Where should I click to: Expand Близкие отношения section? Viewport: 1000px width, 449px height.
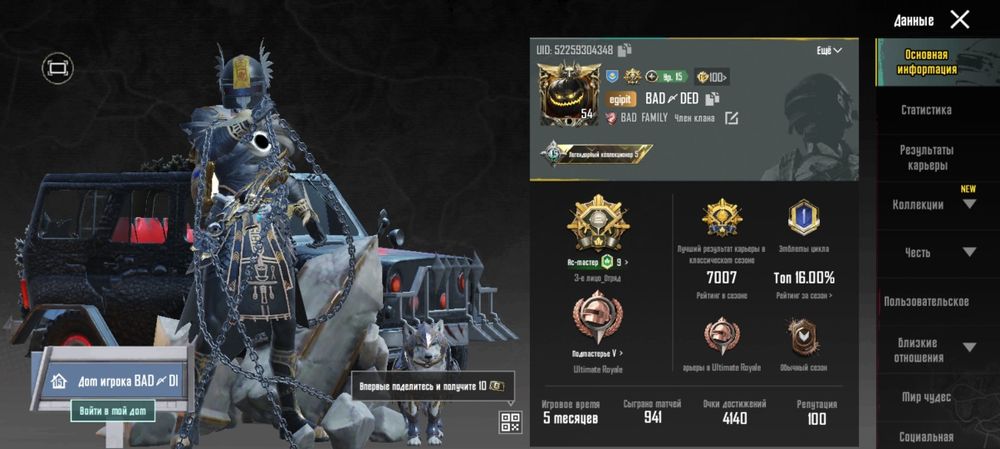[x=968, y=347]
